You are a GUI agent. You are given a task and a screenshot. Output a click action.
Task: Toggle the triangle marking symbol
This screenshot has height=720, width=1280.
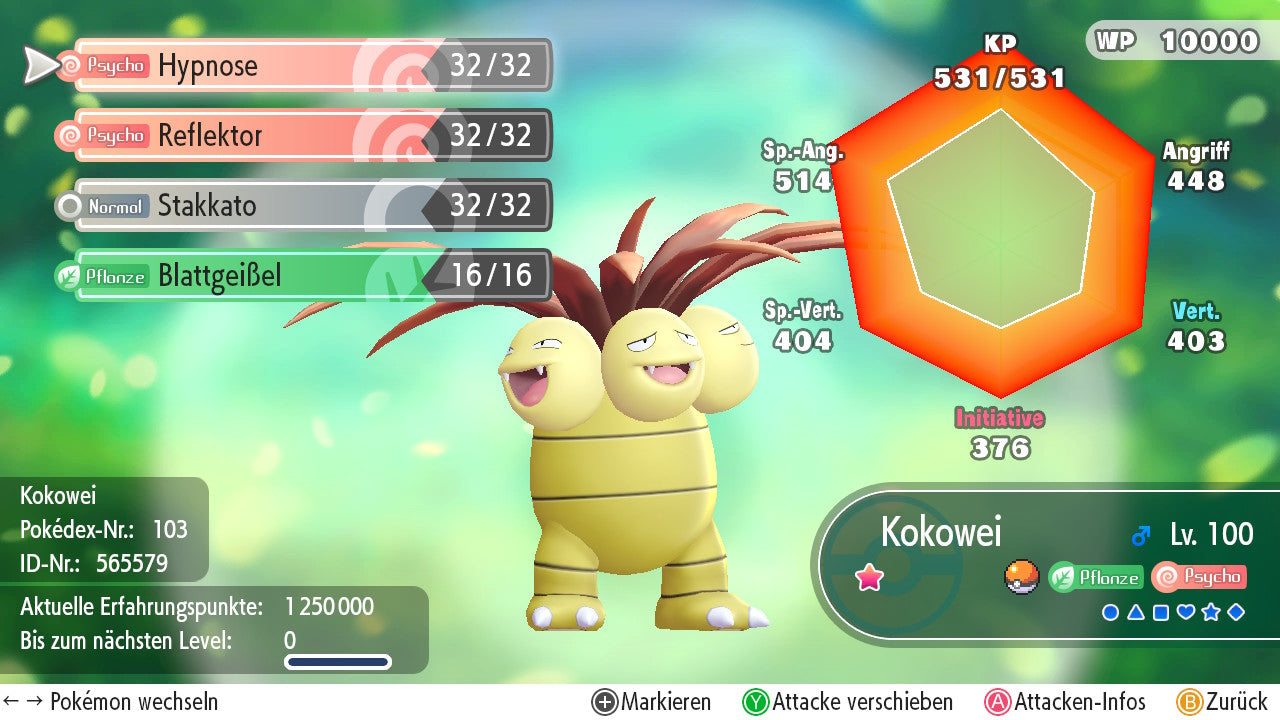click(x=1136, y=612)
